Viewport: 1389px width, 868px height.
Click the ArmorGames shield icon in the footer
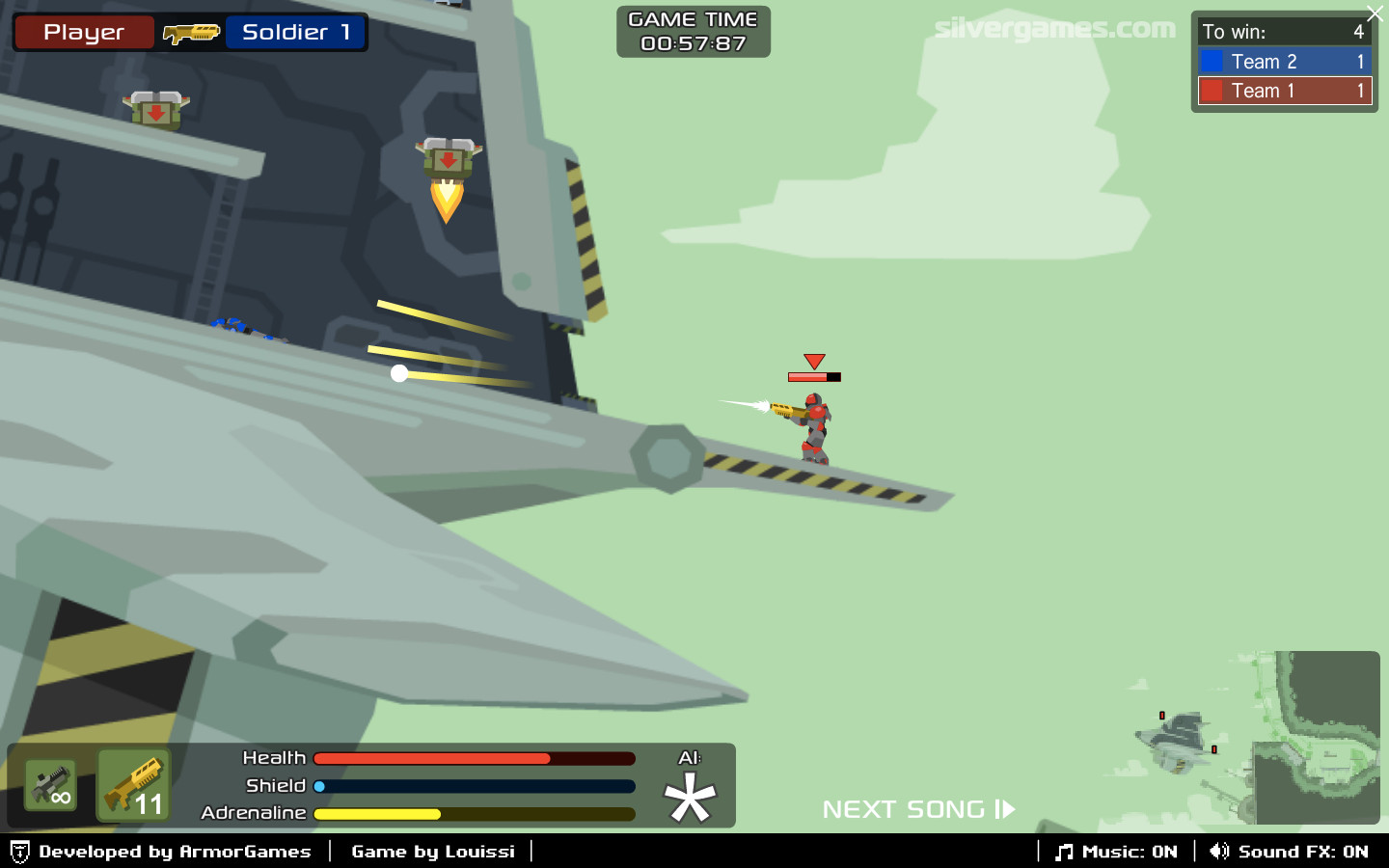point(21,852)
